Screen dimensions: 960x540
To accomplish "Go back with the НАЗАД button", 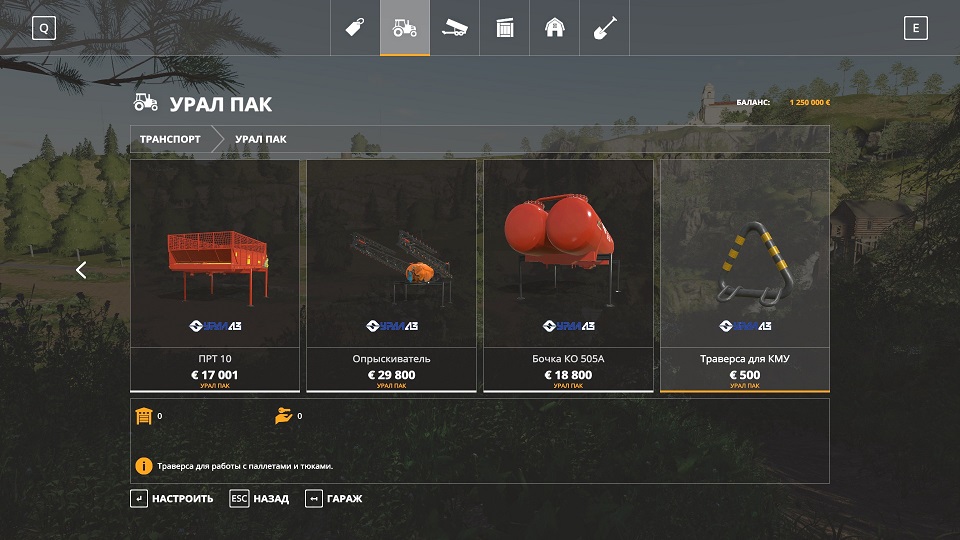I will click(259, 498).
